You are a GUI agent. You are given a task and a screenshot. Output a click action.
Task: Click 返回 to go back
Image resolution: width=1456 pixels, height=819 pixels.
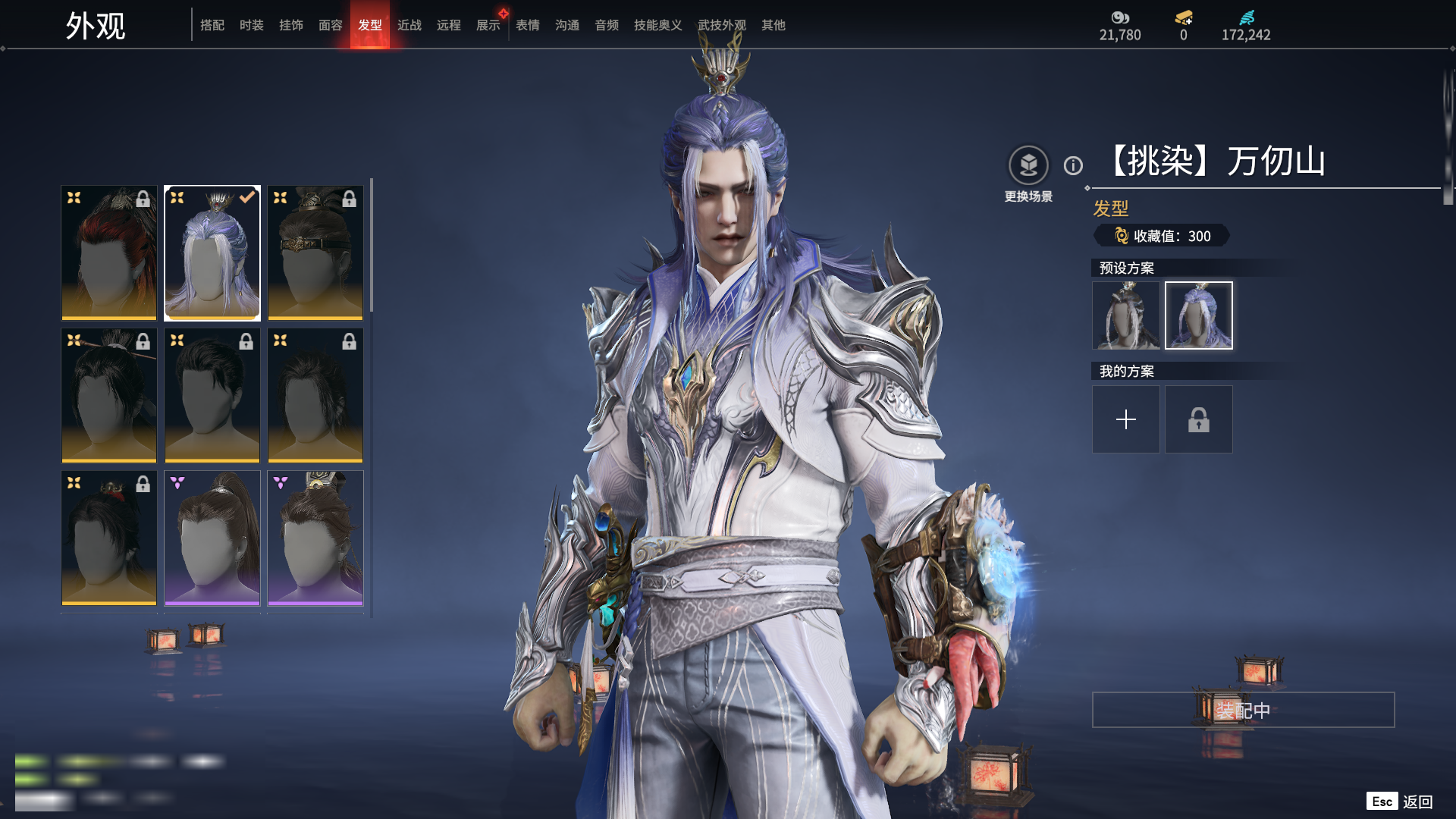click(1416, 802)
